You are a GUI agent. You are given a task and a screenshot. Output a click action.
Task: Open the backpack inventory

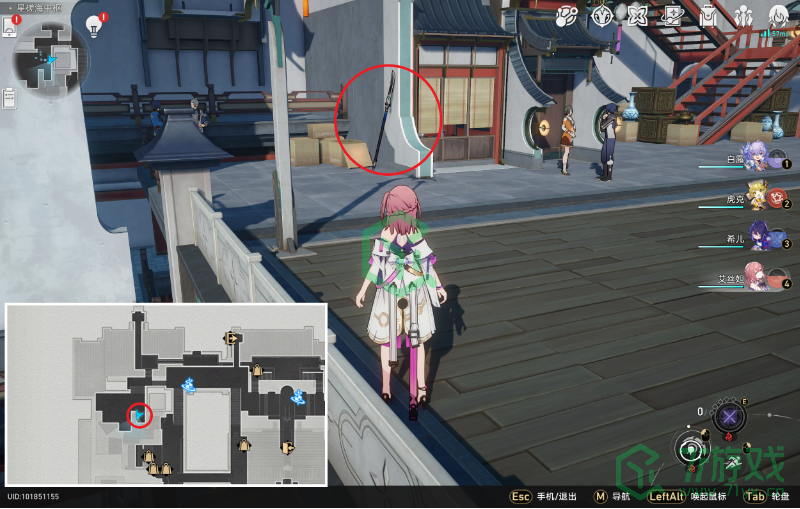(x=708, y=16)
